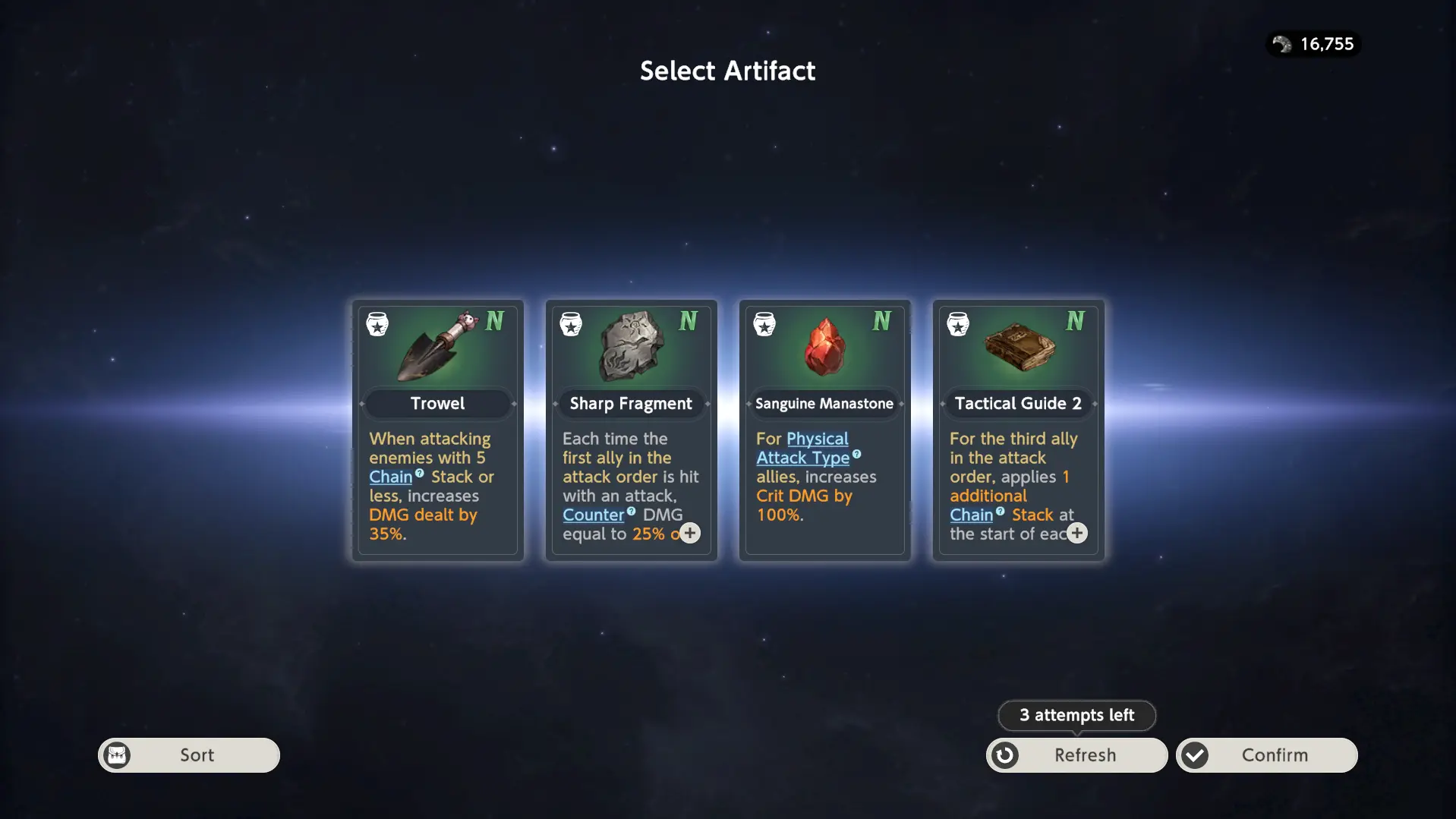This screenshot has height=819, width=1456.
Task: Refresh the artifact choices
Action: click(1076, 755)
